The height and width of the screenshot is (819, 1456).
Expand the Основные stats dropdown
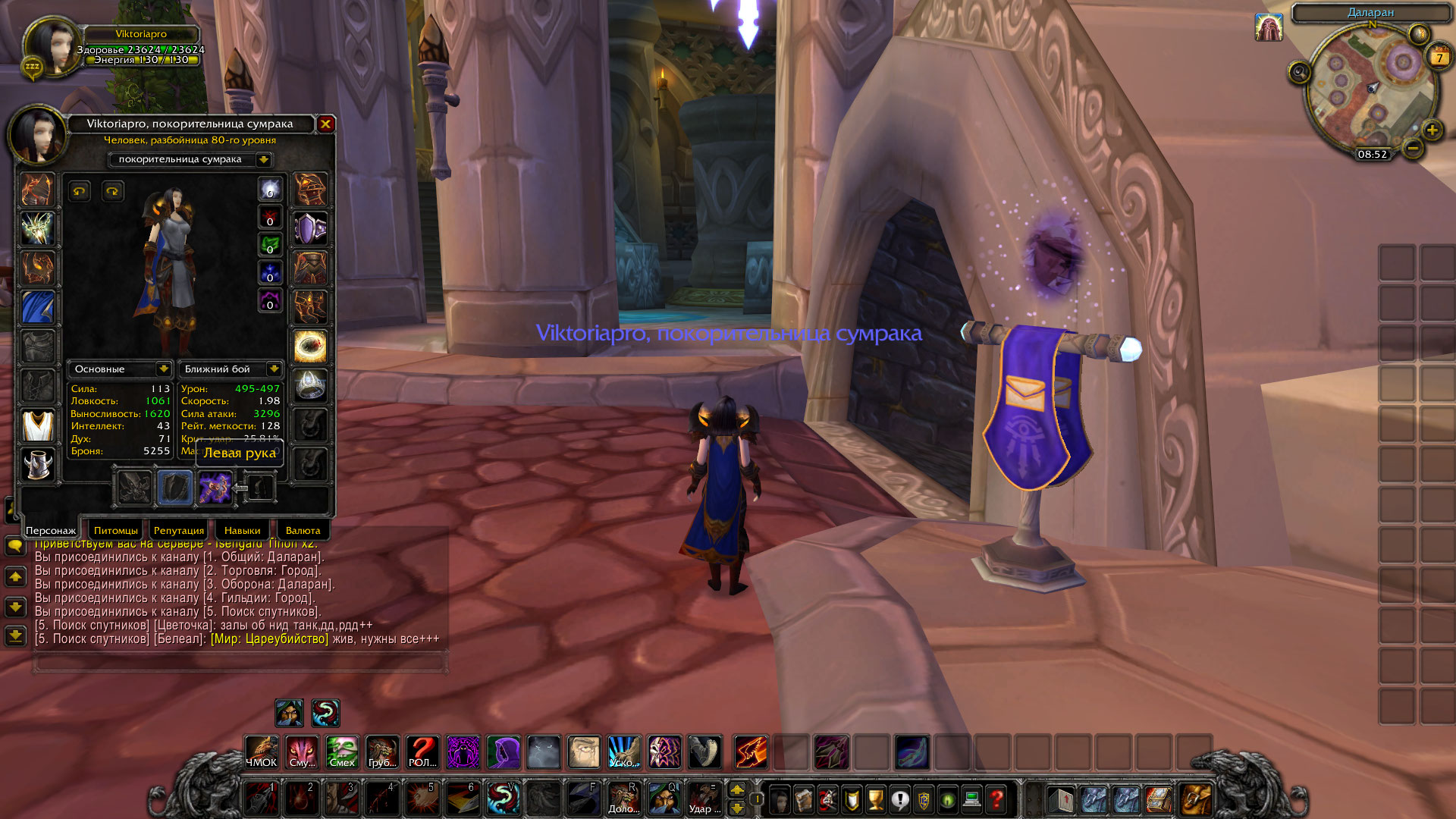pos(163,369)
